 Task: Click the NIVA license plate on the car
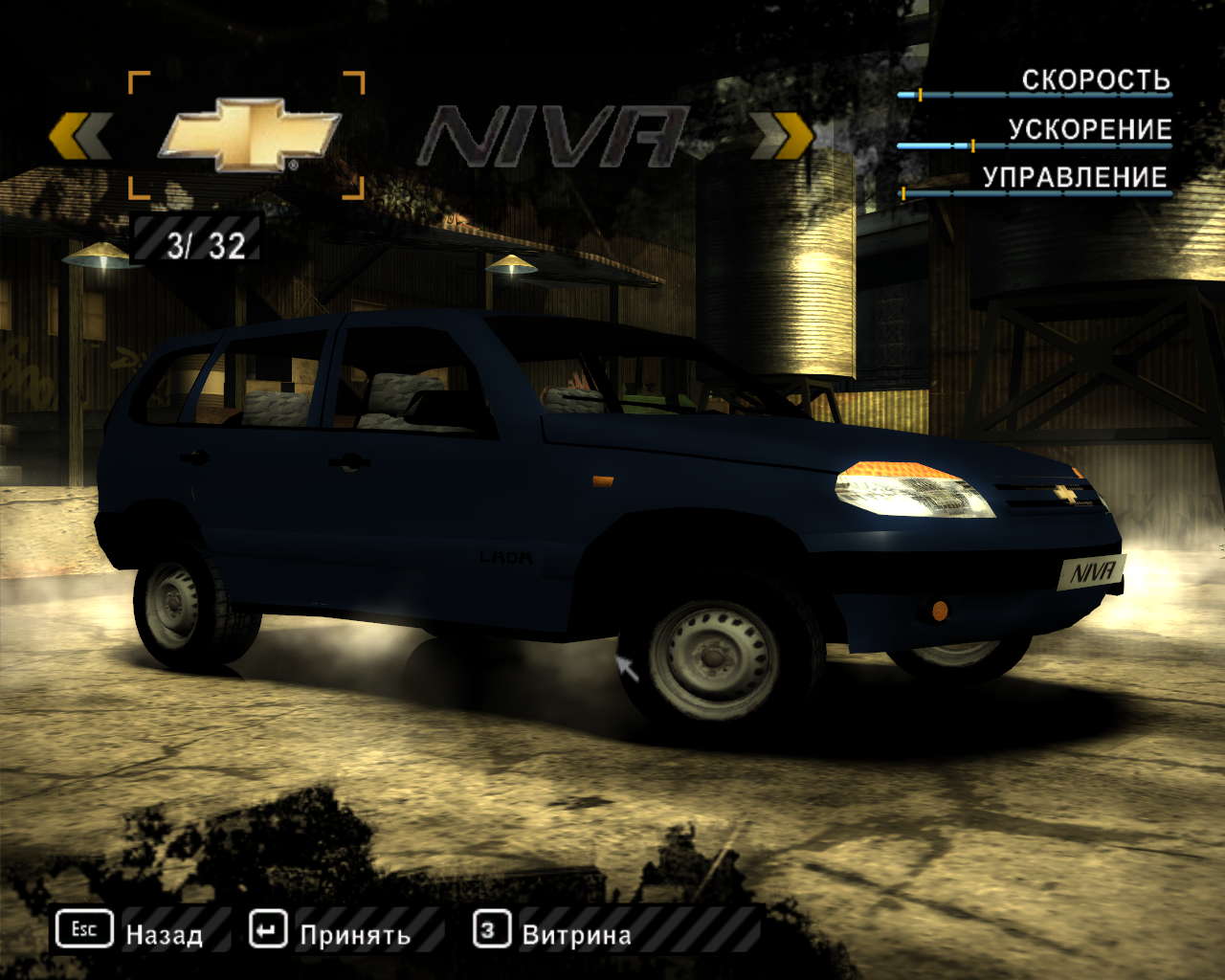[x=1091, y=571]
